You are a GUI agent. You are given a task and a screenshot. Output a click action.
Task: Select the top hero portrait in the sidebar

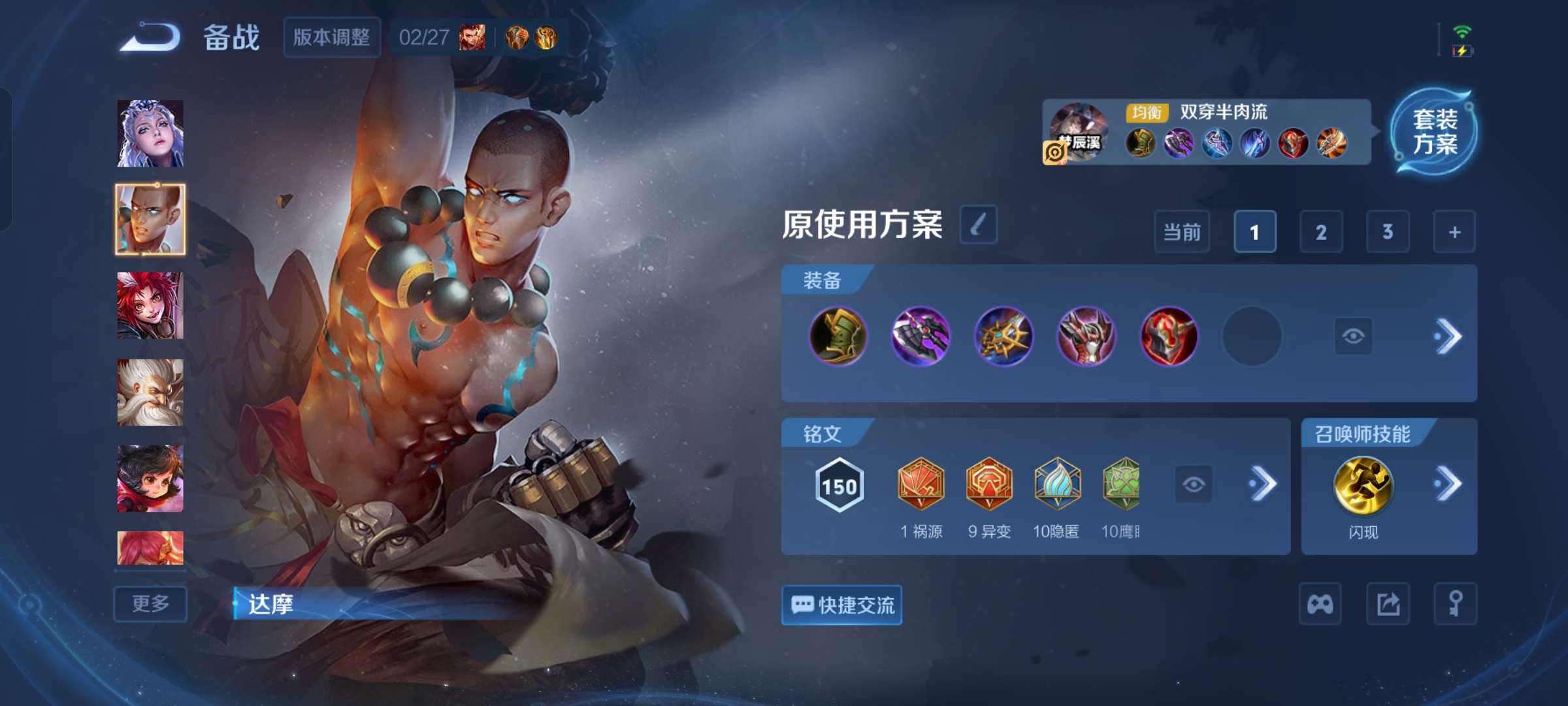(x=150, y=133)
